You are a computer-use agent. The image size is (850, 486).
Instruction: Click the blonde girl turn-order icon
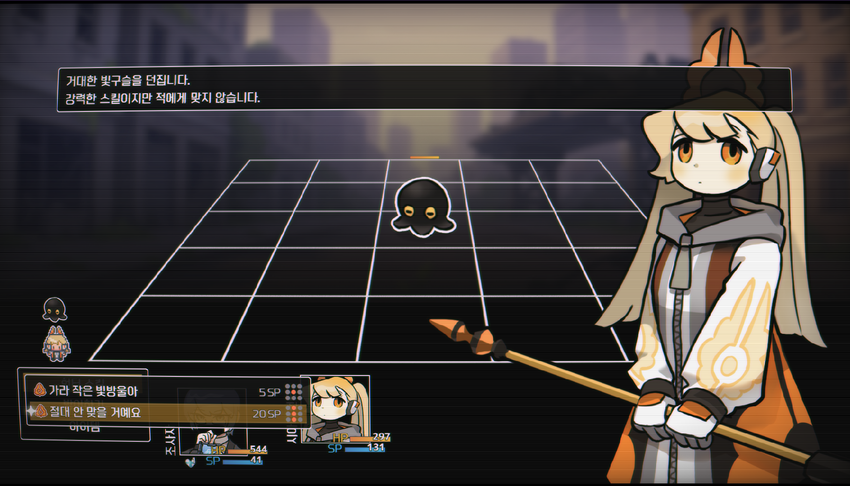click(54, 343)
